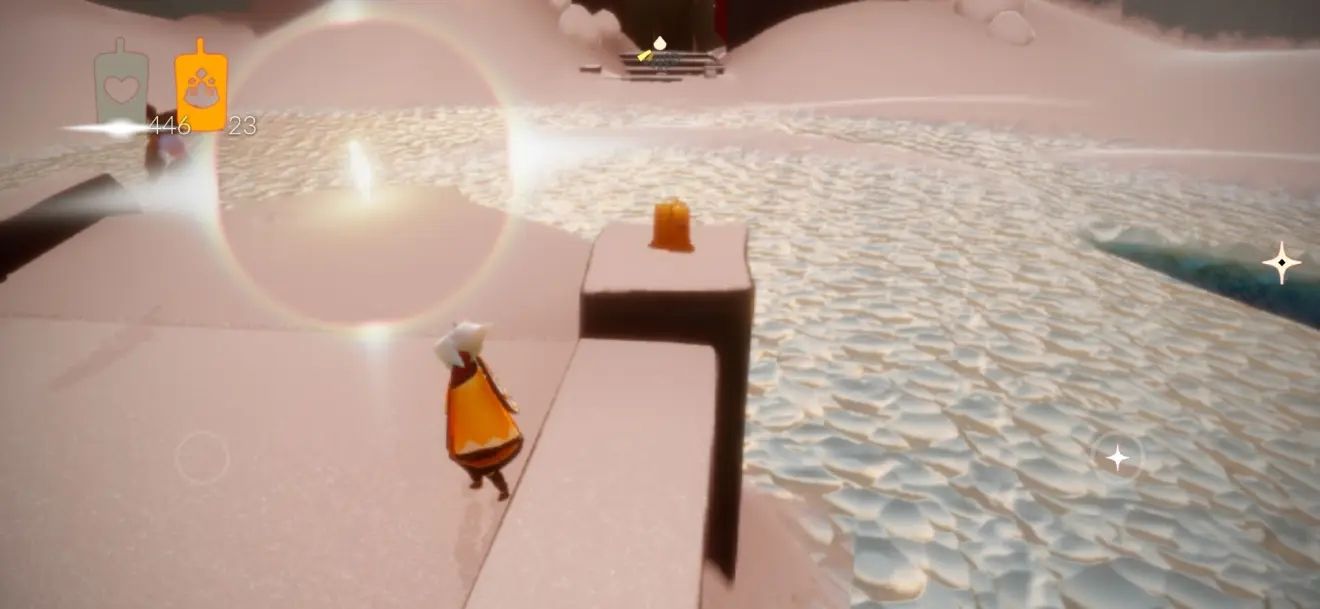This screenshot has height=609, width=1320.
Task: Open the orange season candle icon
Action: 201,87
